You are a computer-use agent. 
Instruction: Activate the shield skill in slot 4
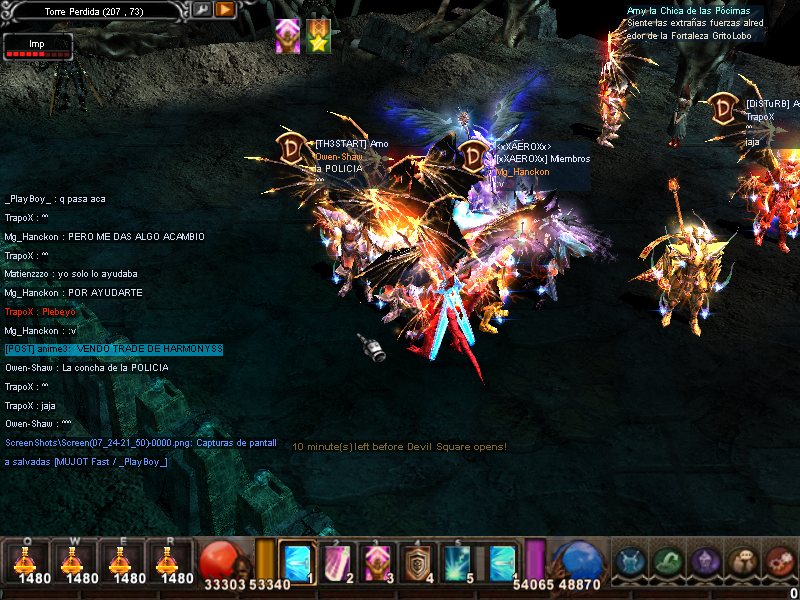click(417, 562)
